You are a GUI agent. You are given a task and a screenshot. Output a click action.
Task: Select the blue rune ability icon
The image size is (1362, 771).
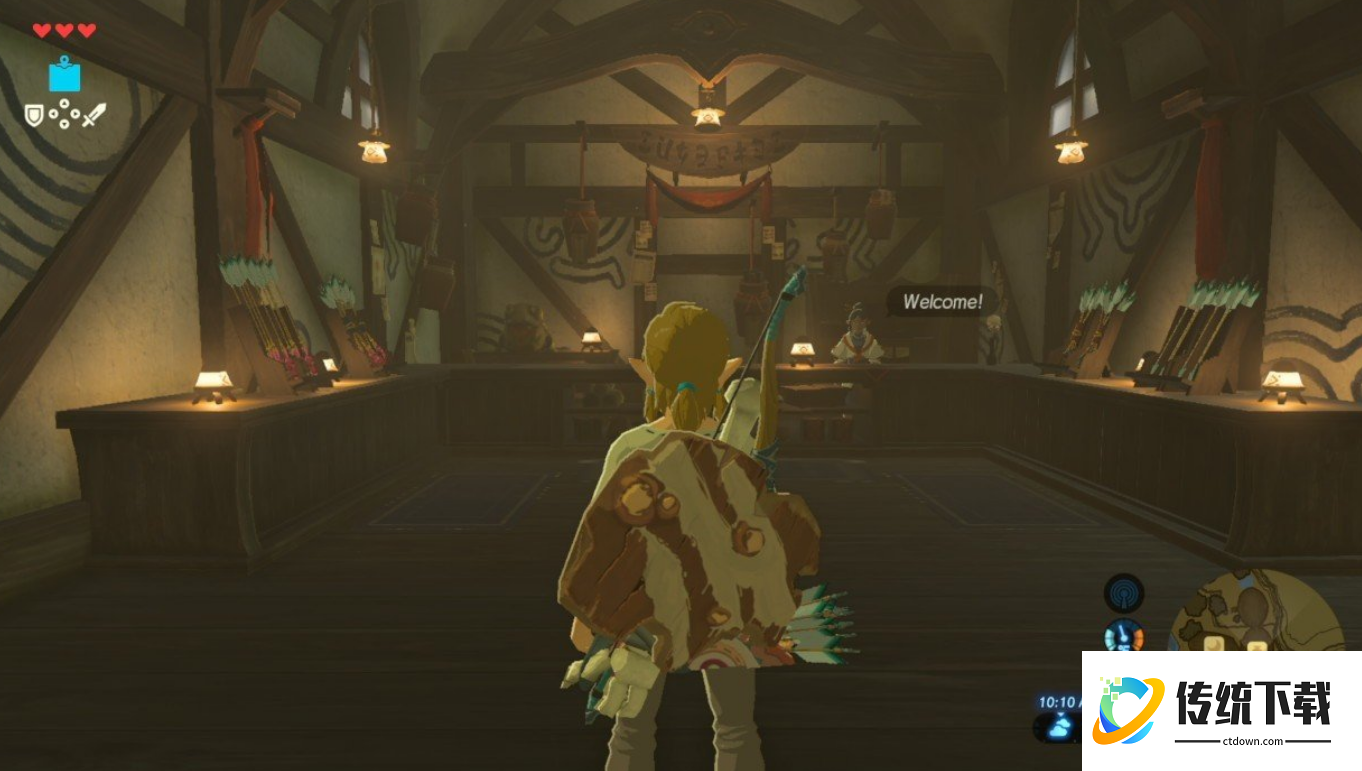coord(65,75)
